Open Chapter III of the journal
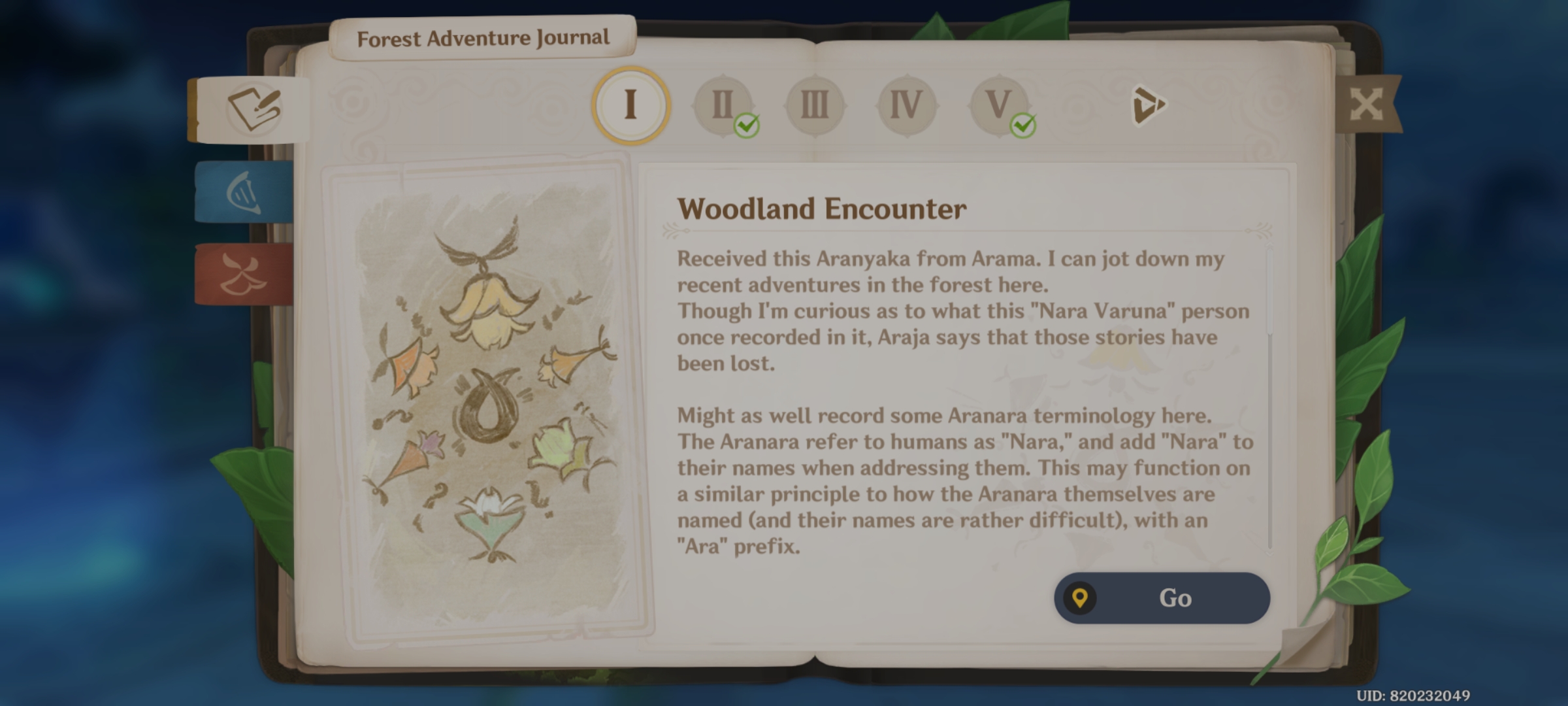This screenshot has width=1568, height=706. 815,105
